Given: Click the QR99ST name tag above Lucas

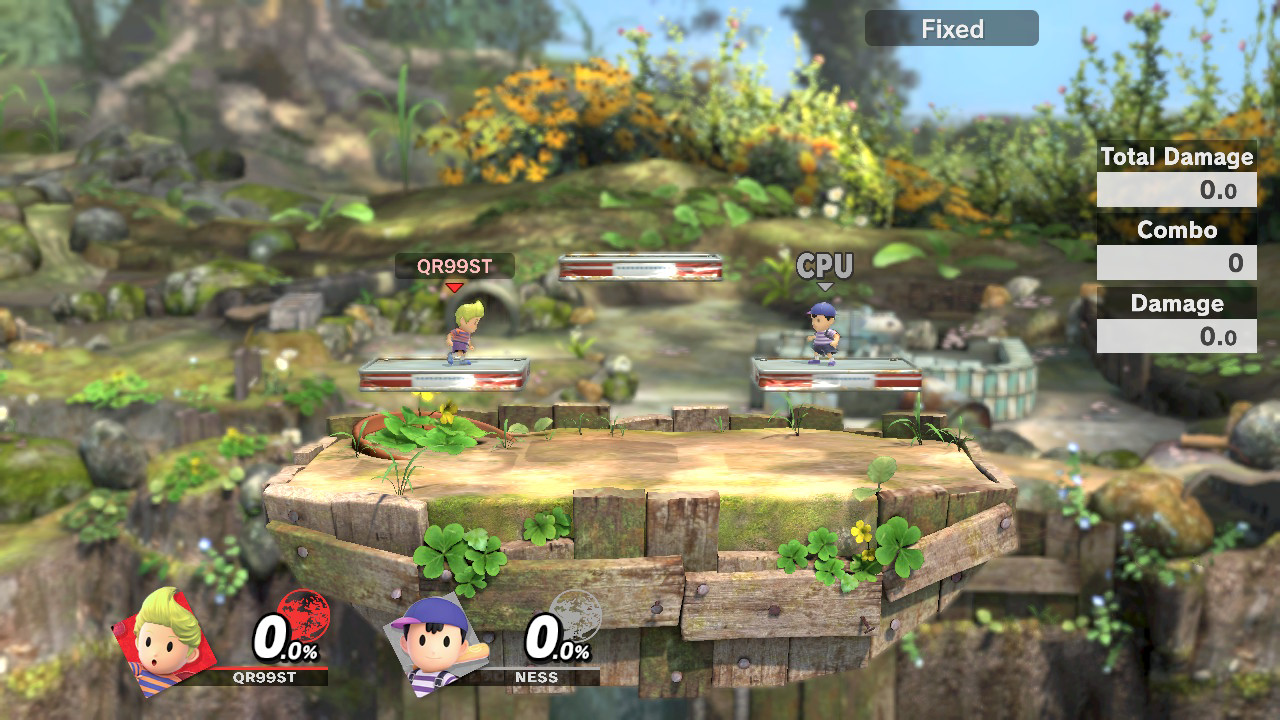Looking at the screenshot, I should pos(454,266).
